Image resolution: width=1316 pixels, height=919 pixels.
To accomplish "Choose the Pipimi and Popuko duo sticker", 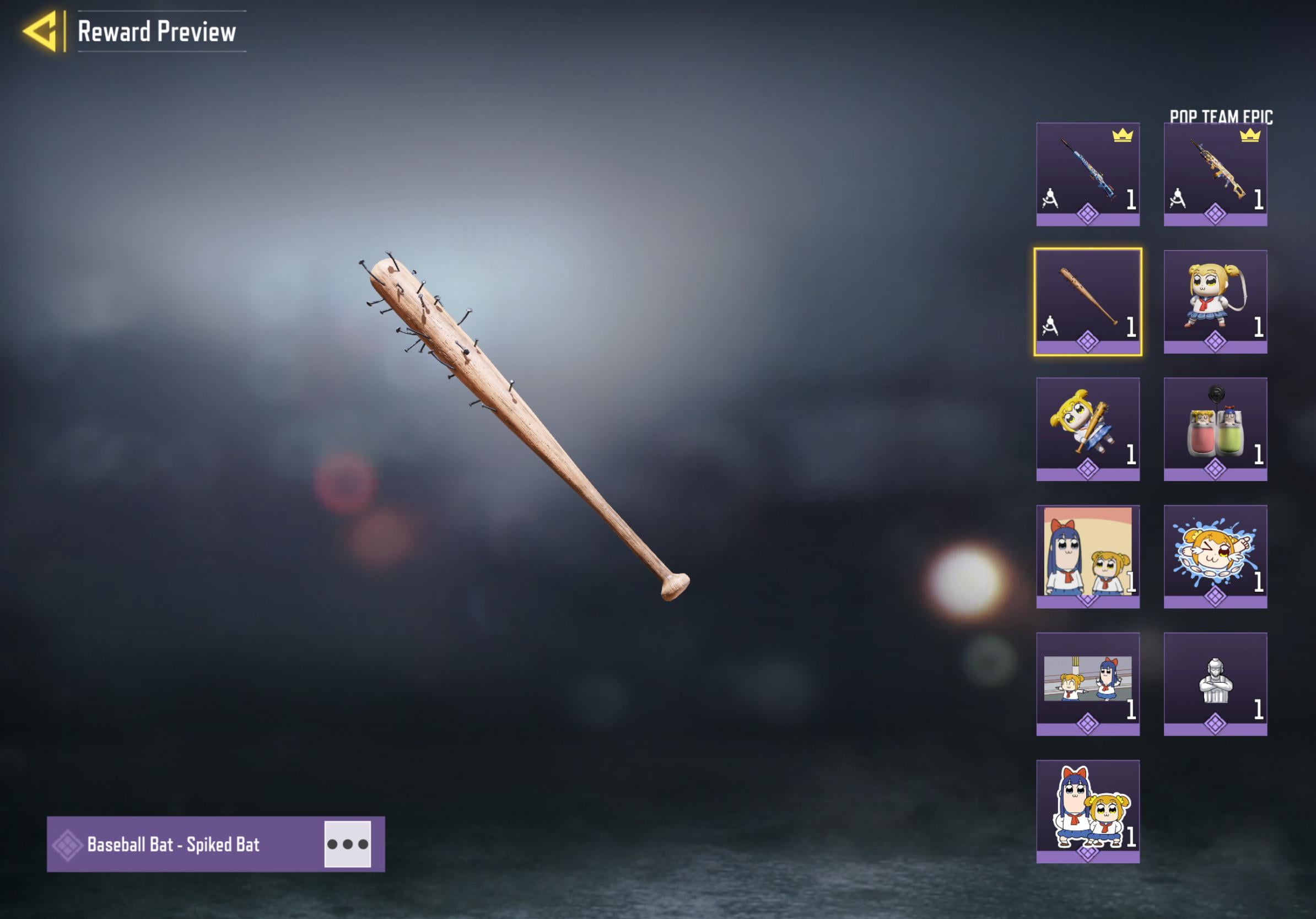I will (1087, 811).
